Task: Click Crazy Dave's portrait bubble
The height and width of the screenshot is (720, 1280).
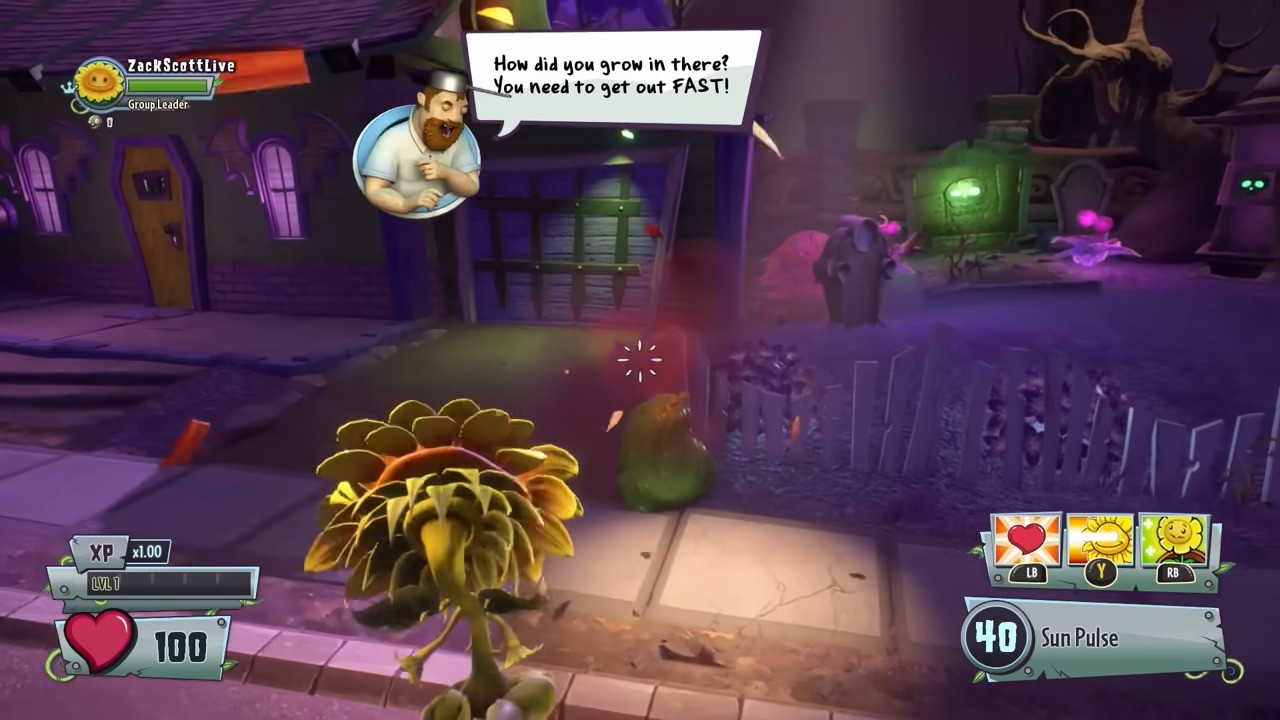Action: pos(418,160)
